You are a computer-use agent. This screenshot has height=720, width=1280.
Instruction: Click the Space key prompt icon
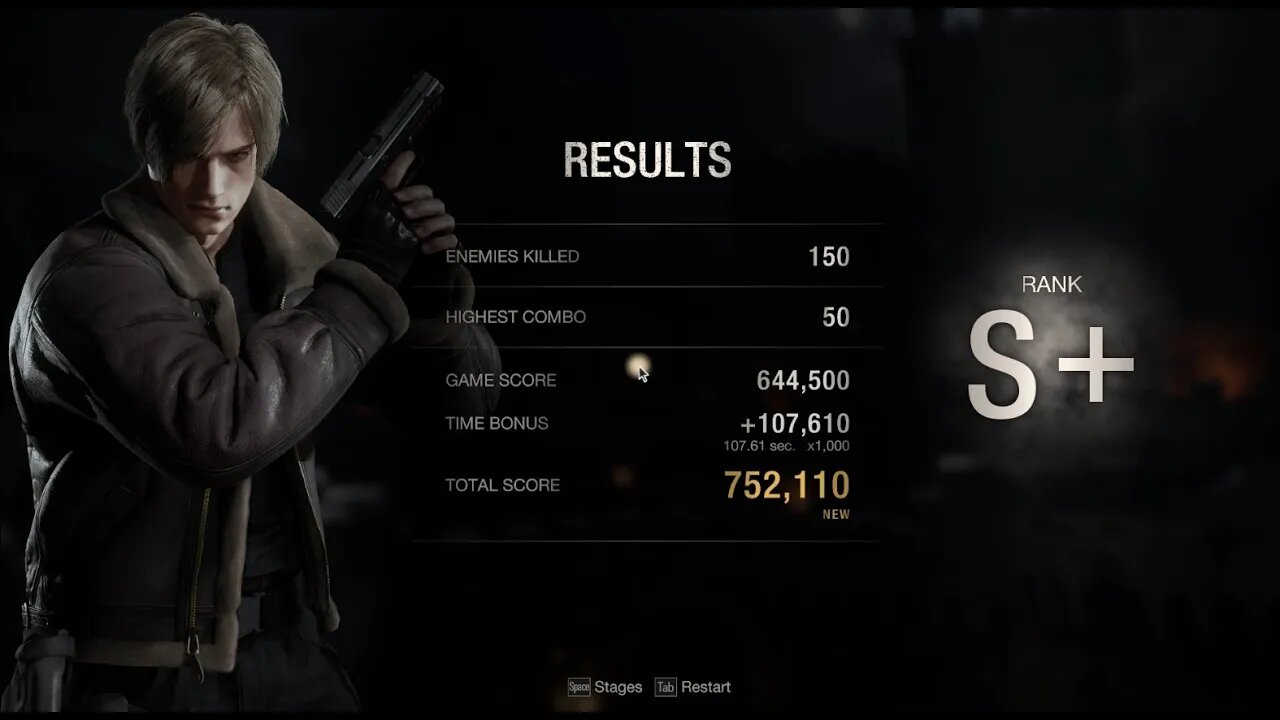click(x=578, y=687)
